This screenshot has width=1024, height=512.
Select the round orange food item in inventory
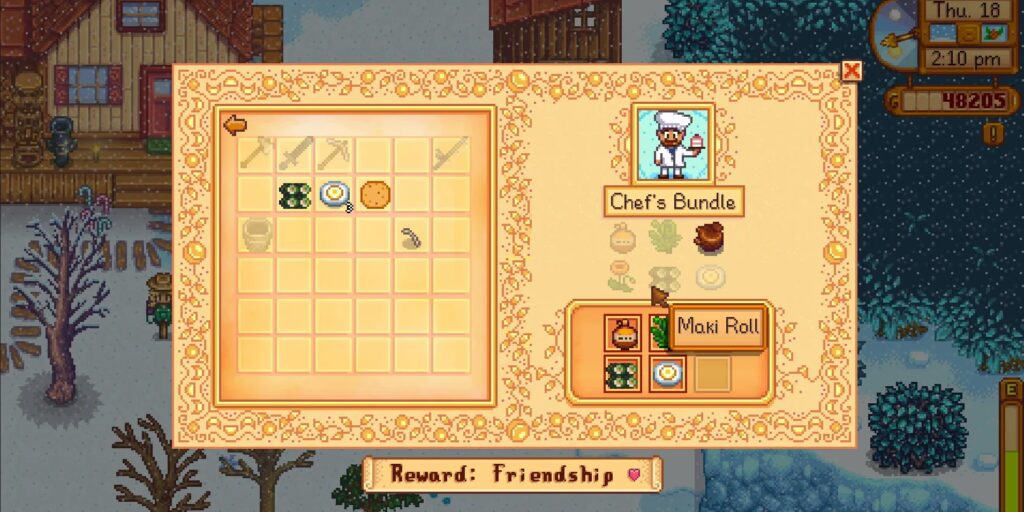pos(374,194)
